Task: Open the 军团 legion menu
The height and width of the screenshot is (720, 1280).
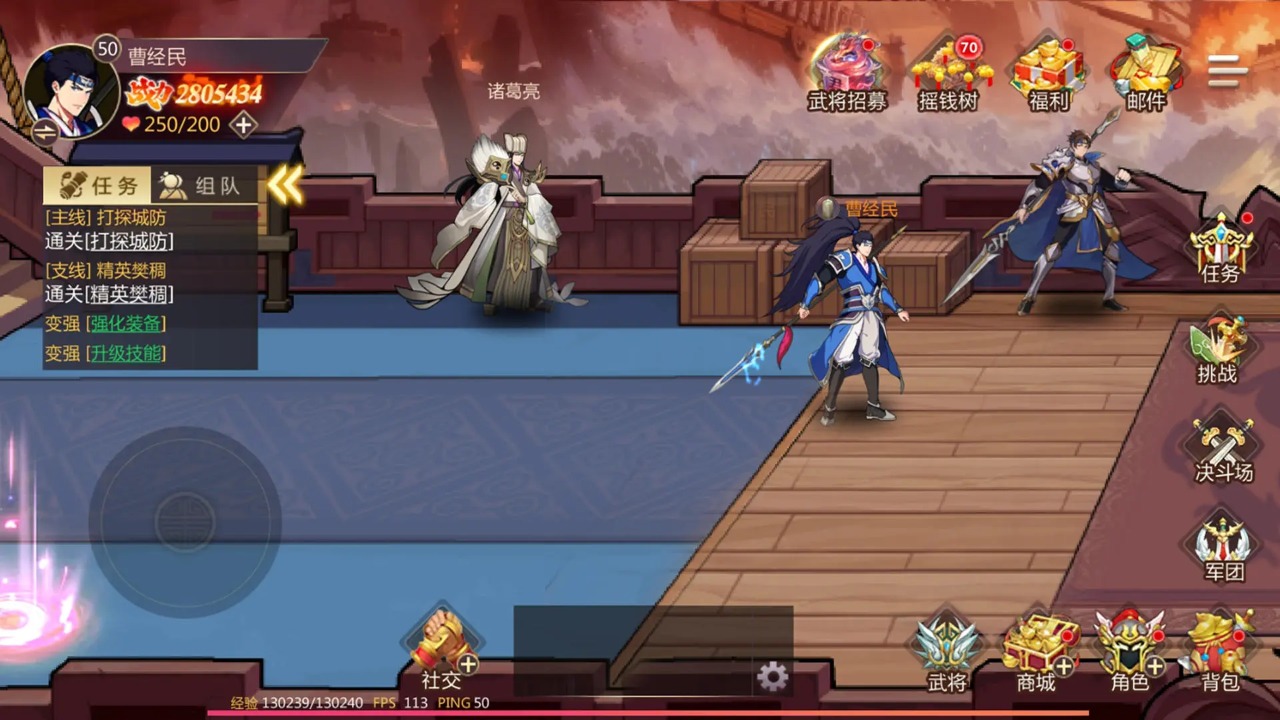Action: tap(1223, 548)
